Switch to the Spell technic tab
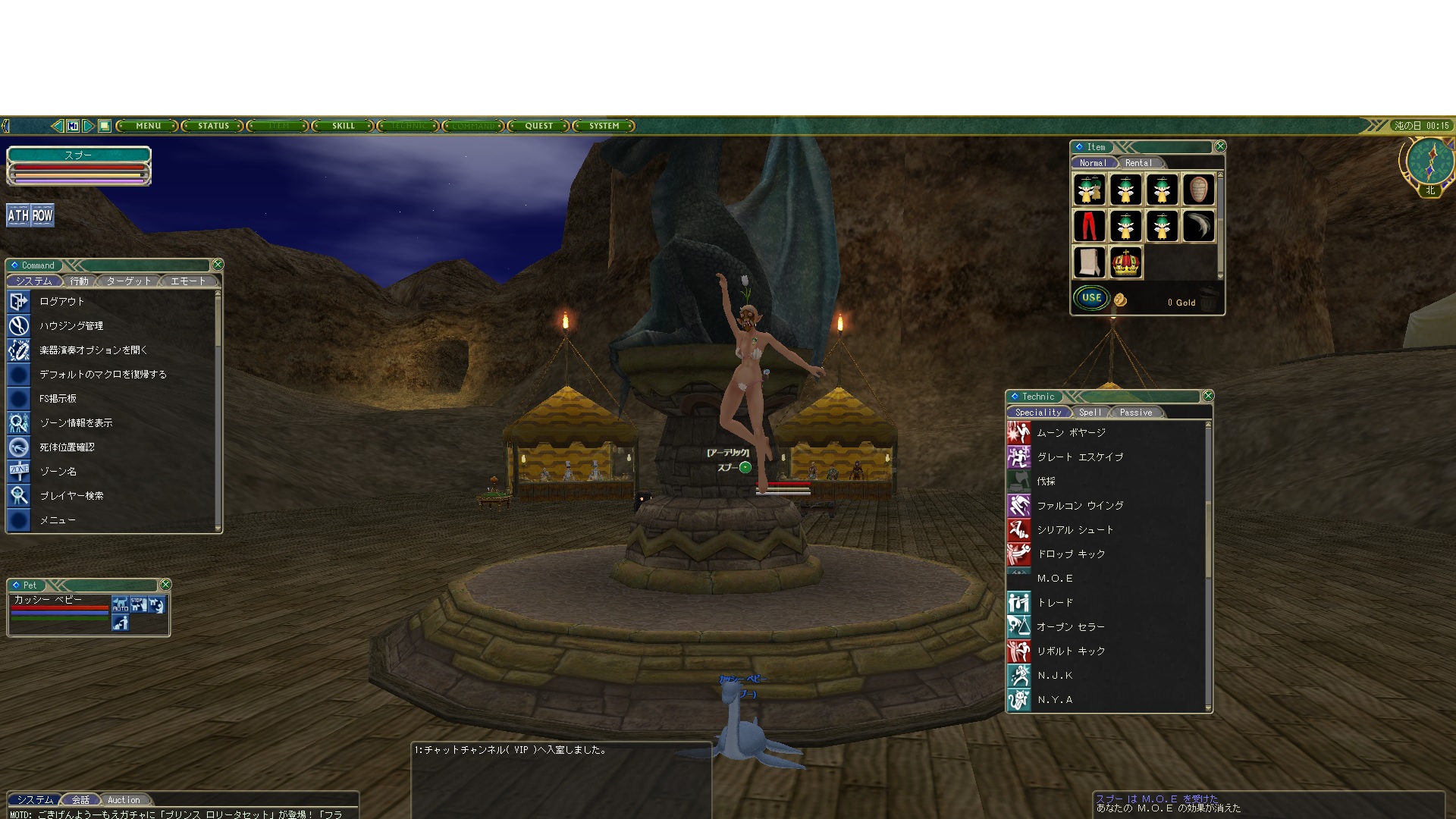Screen dimensions: 1456x819 click(x=1090, y=413)
